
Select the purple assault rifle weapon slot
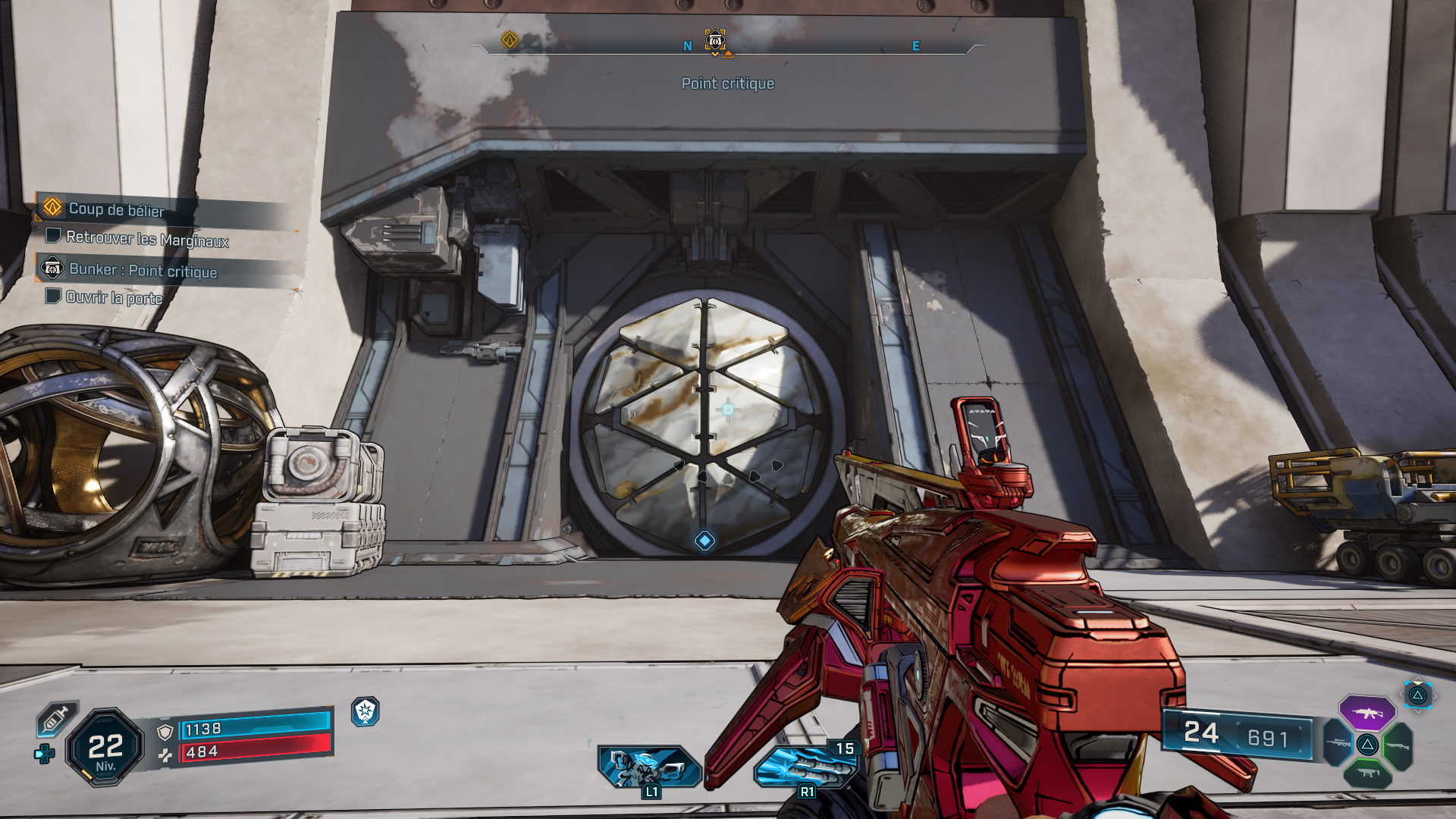1369,713
